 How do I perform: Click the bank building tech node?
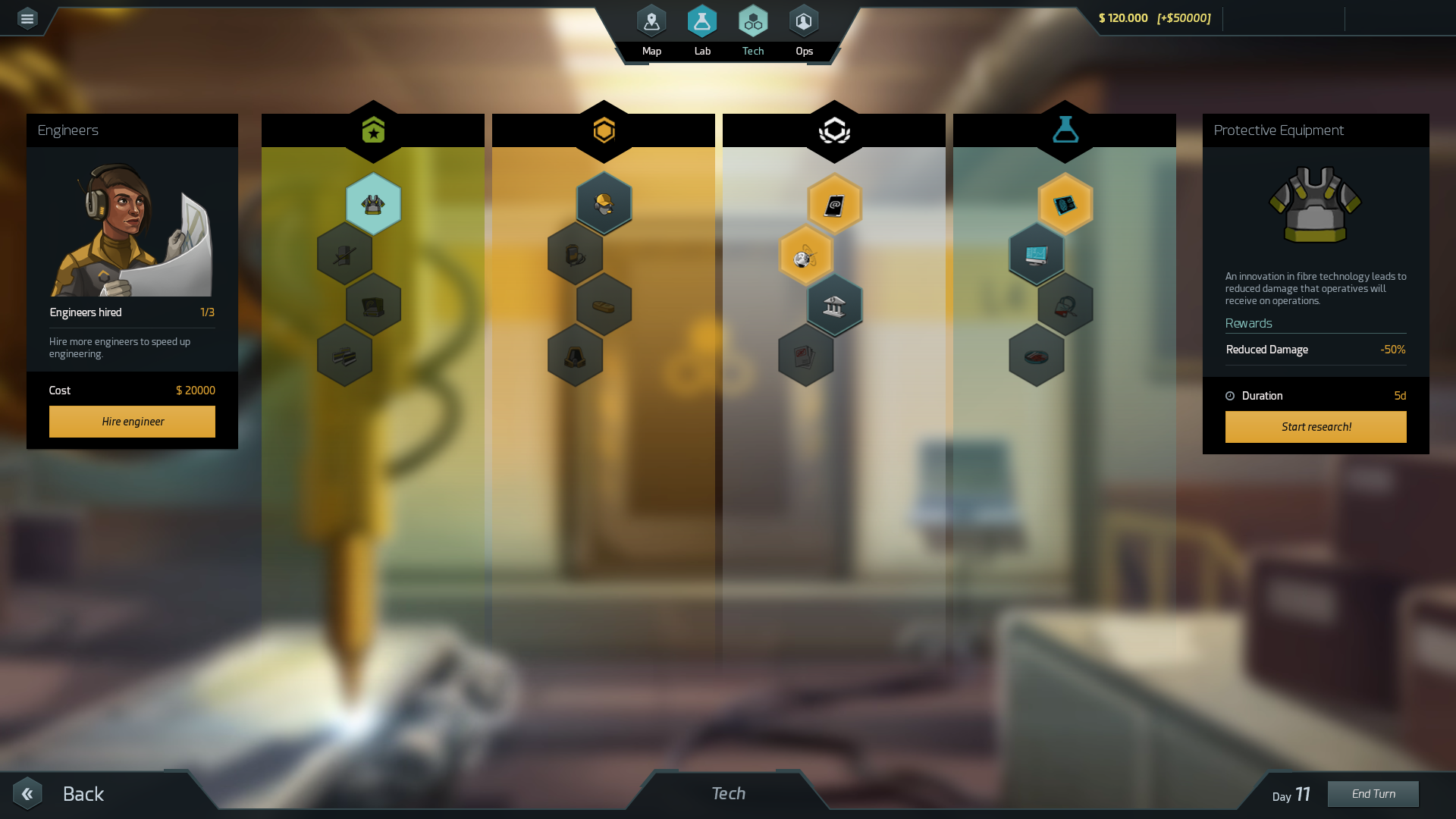tap(834, 305)
